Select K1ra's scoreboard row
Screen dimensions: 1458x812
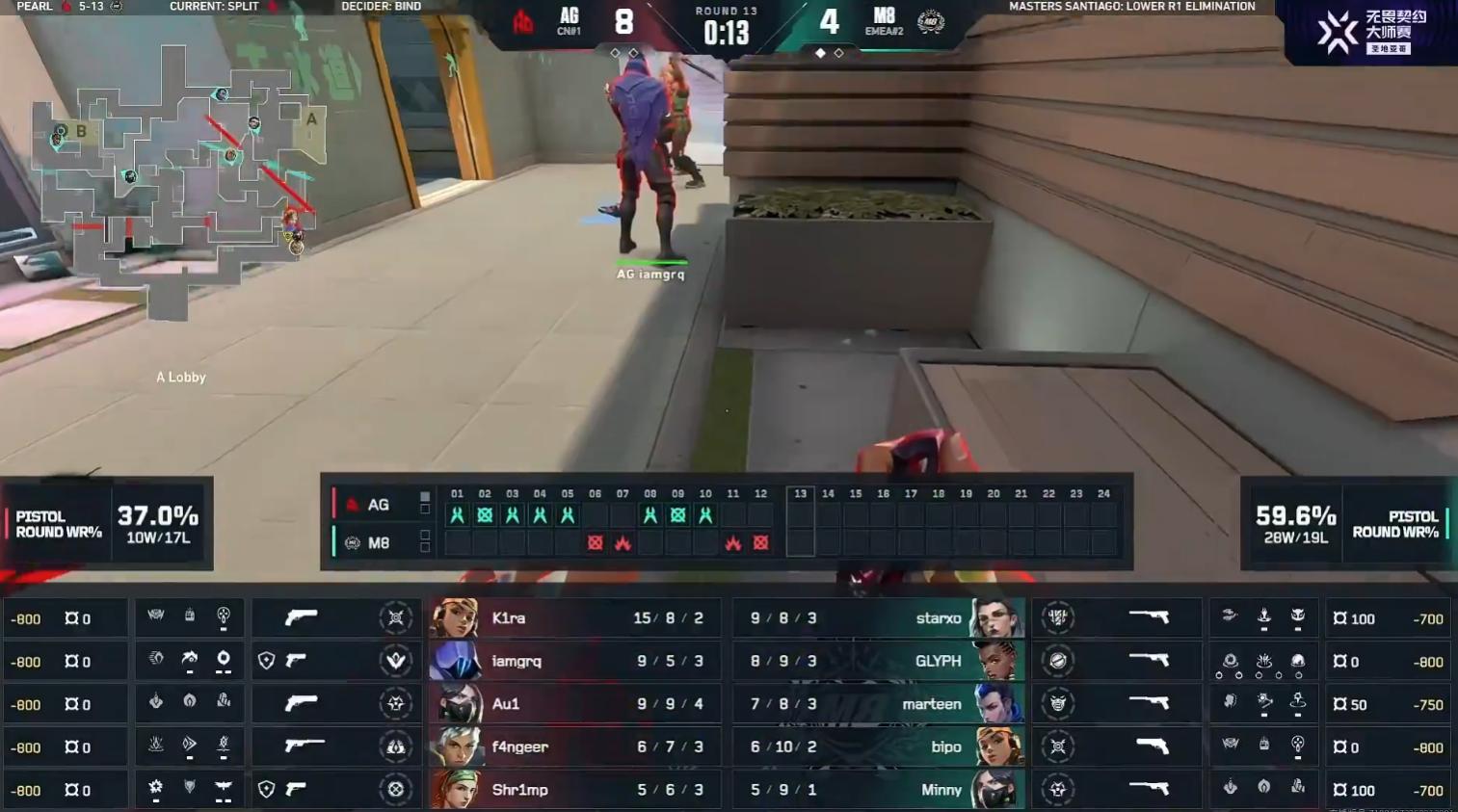click(573, 618)
